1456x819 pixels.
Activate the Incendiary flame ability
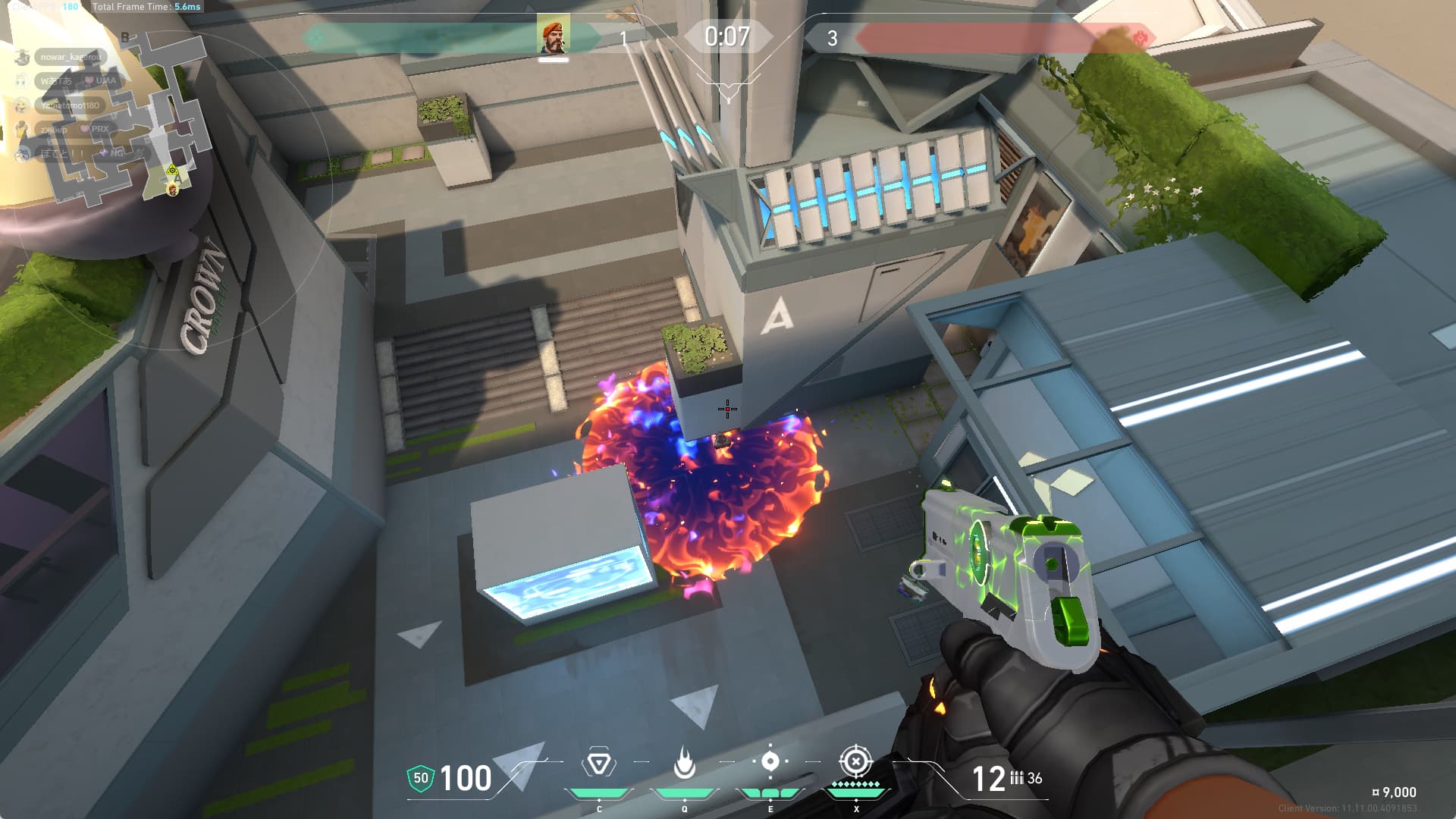684,763
